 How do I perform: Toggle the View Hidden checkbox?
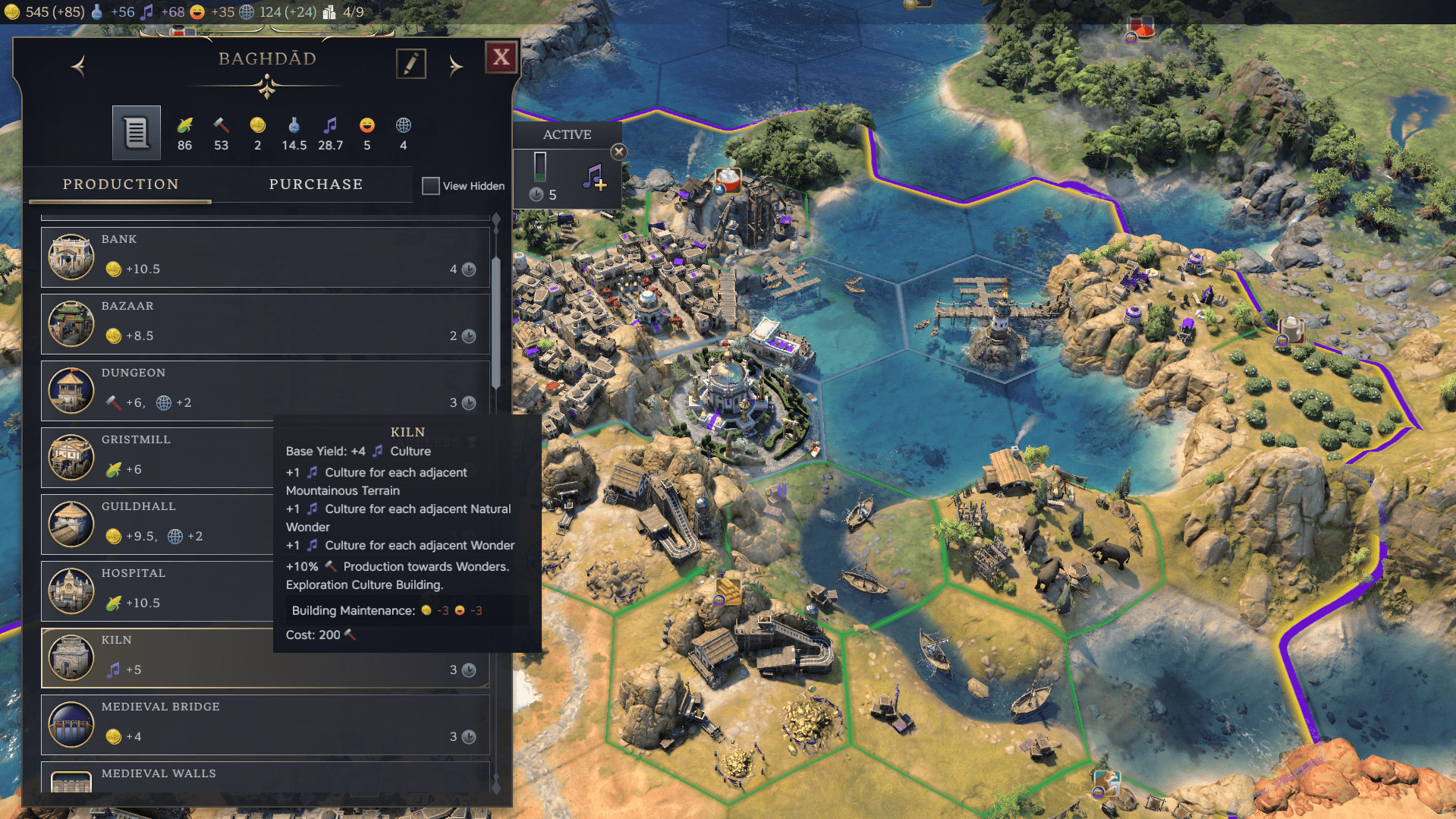[431, 186]
